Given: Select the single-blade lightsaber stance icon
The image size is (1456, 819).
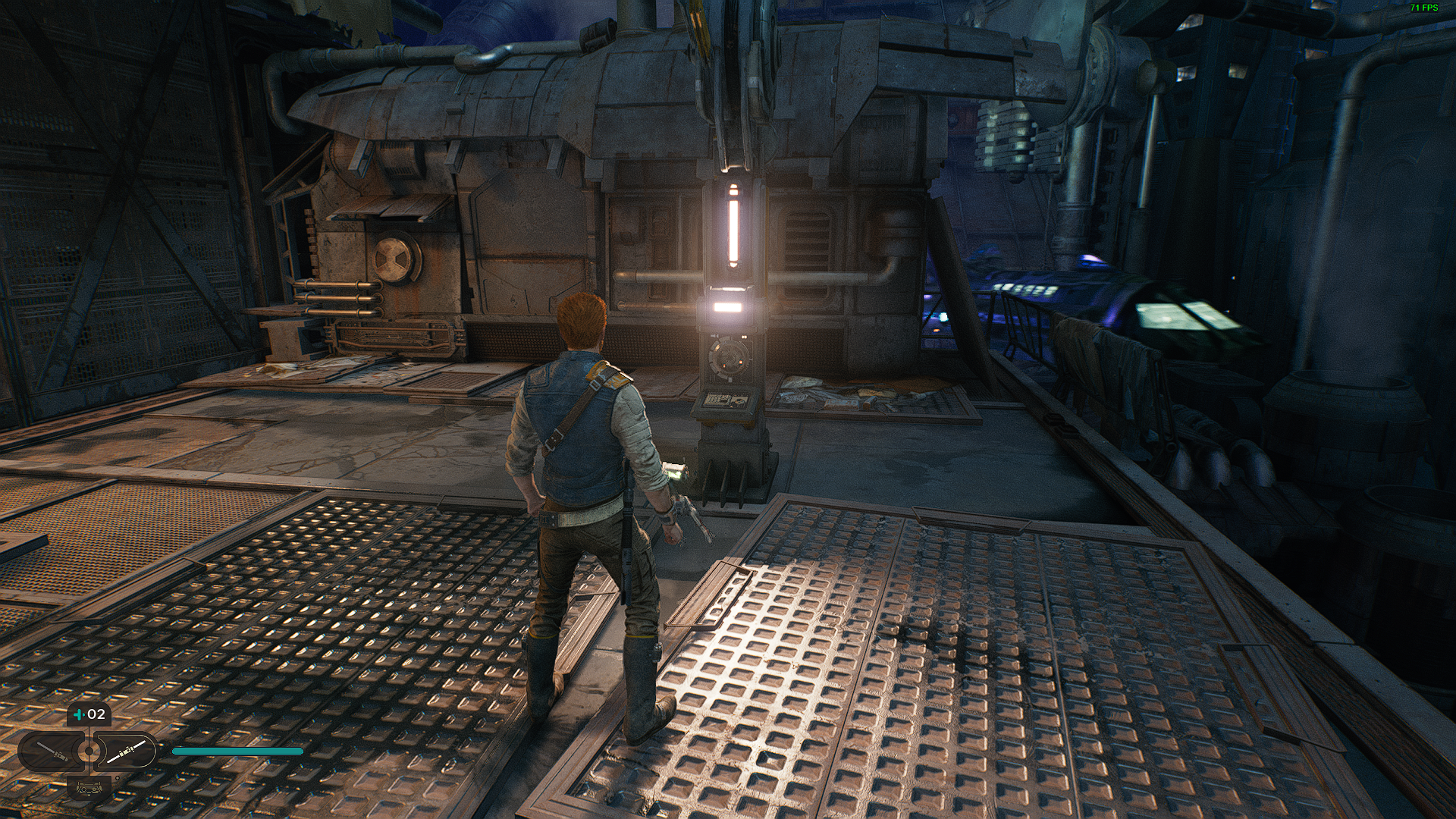Looking at the screenshot, I should pyautogui.click(x=53, y=752).
